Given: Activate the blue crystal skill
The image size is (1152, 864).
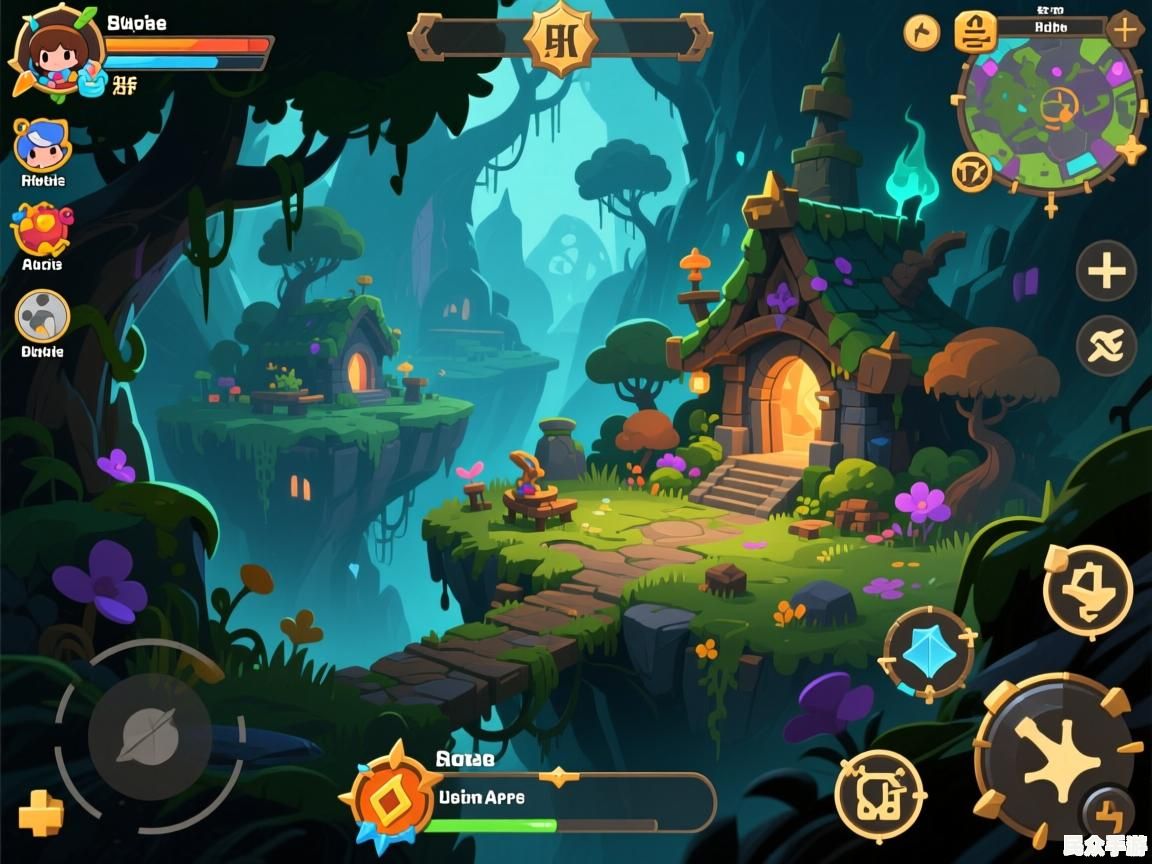Looking at the screenshot, I should (x=929, y=654).
